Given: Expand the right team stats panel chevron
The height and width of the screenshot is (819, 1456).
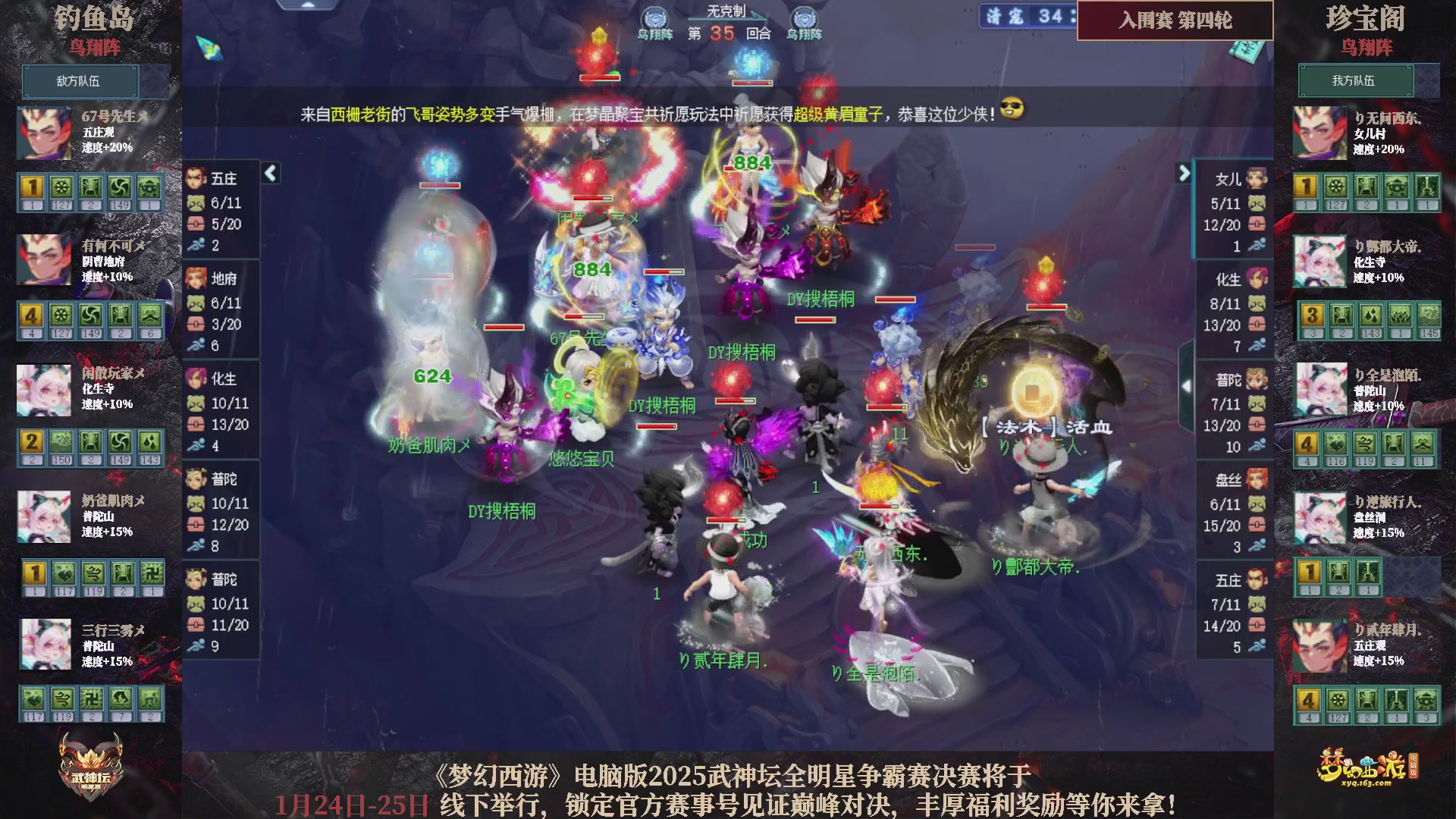Looking at the screenshot, I should (x=1185, y=173).
